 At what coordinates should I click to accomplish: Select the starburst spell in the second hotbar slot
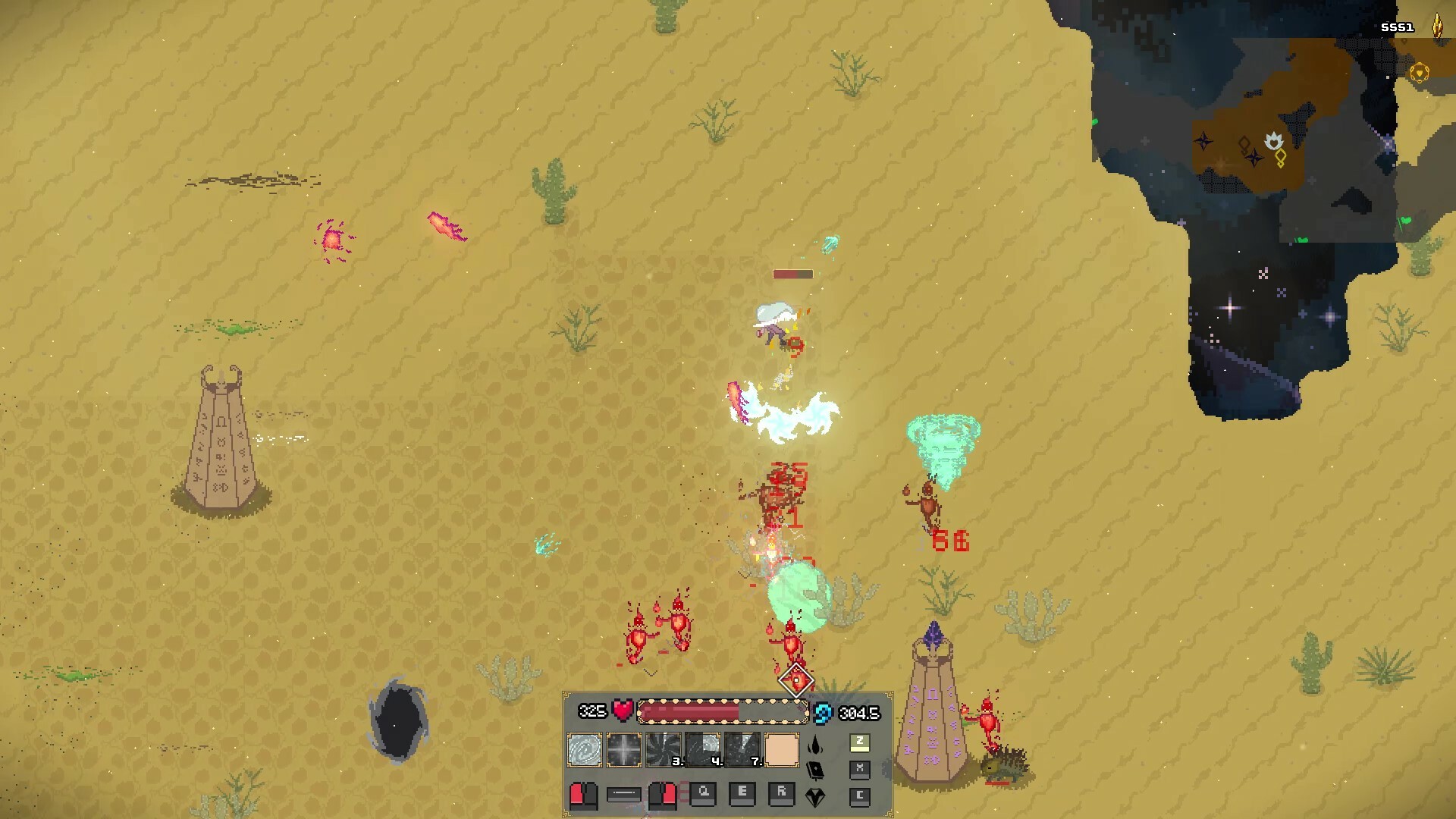click(x=623, y=750)
